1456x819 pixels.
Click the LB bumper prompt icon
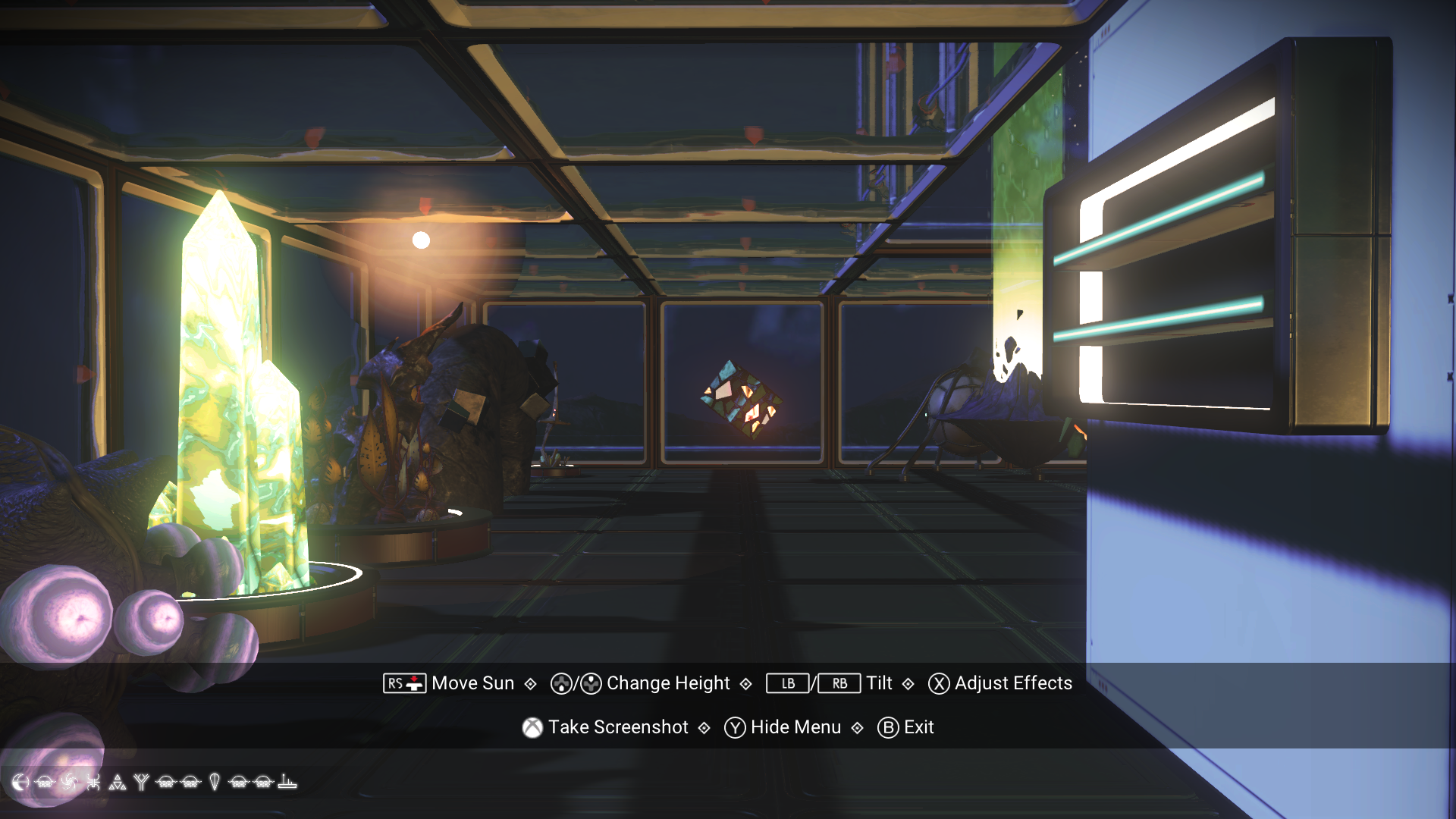pos(786,683)
